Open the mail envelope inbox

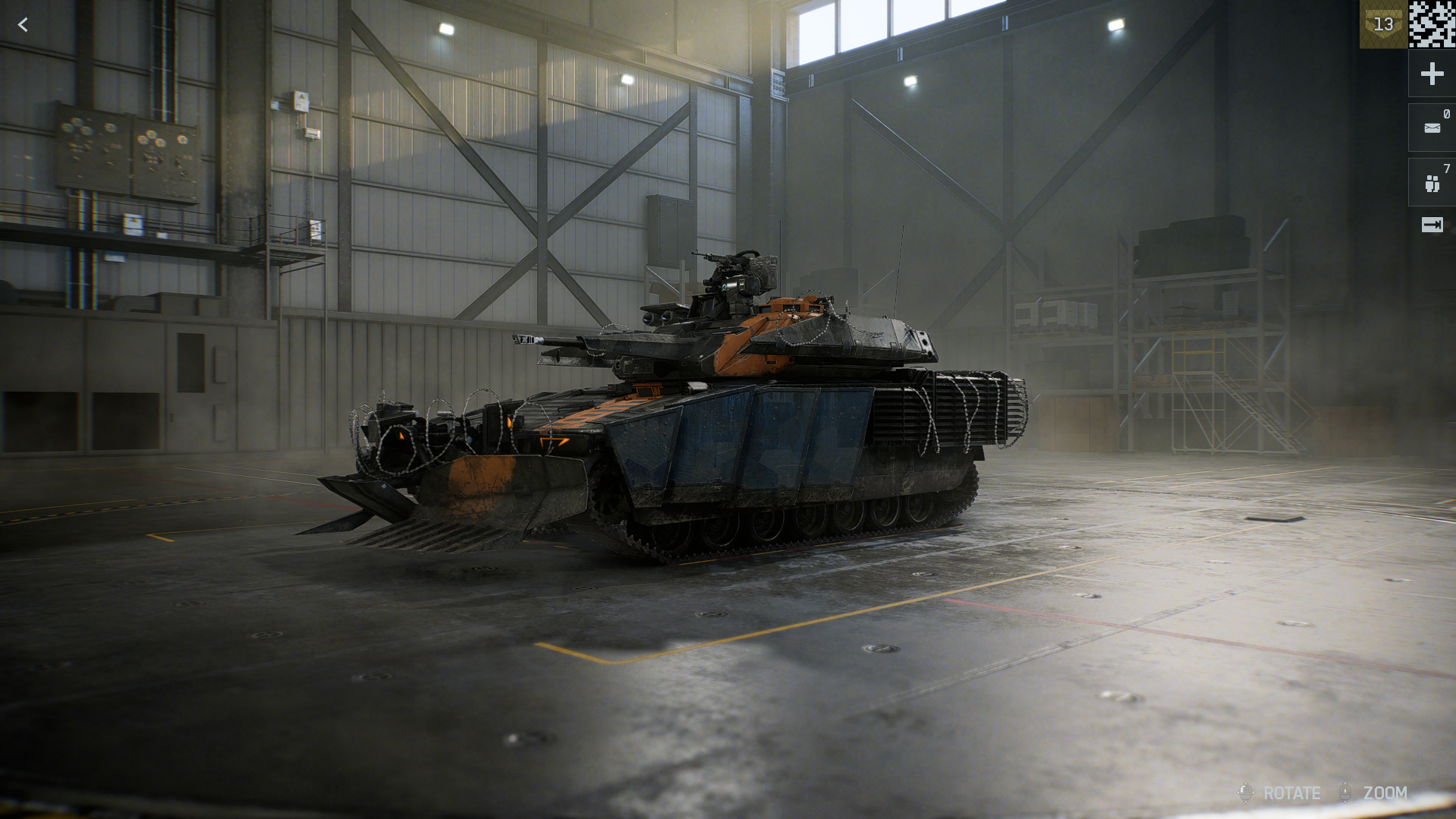[x=1432, y=128]
